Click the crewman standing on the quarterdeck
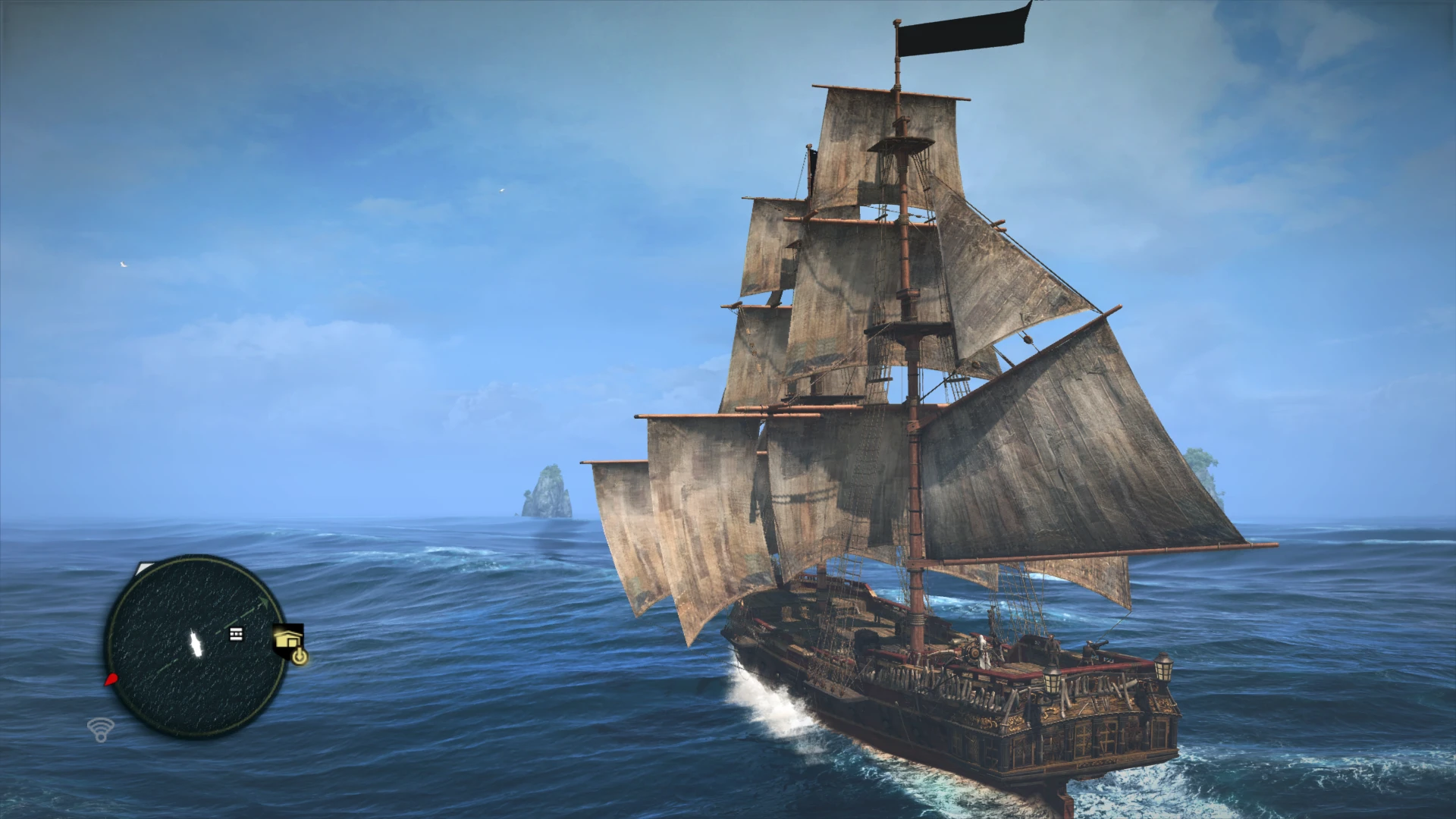Screen dimensions: 1456x819 coord(1053,649)
